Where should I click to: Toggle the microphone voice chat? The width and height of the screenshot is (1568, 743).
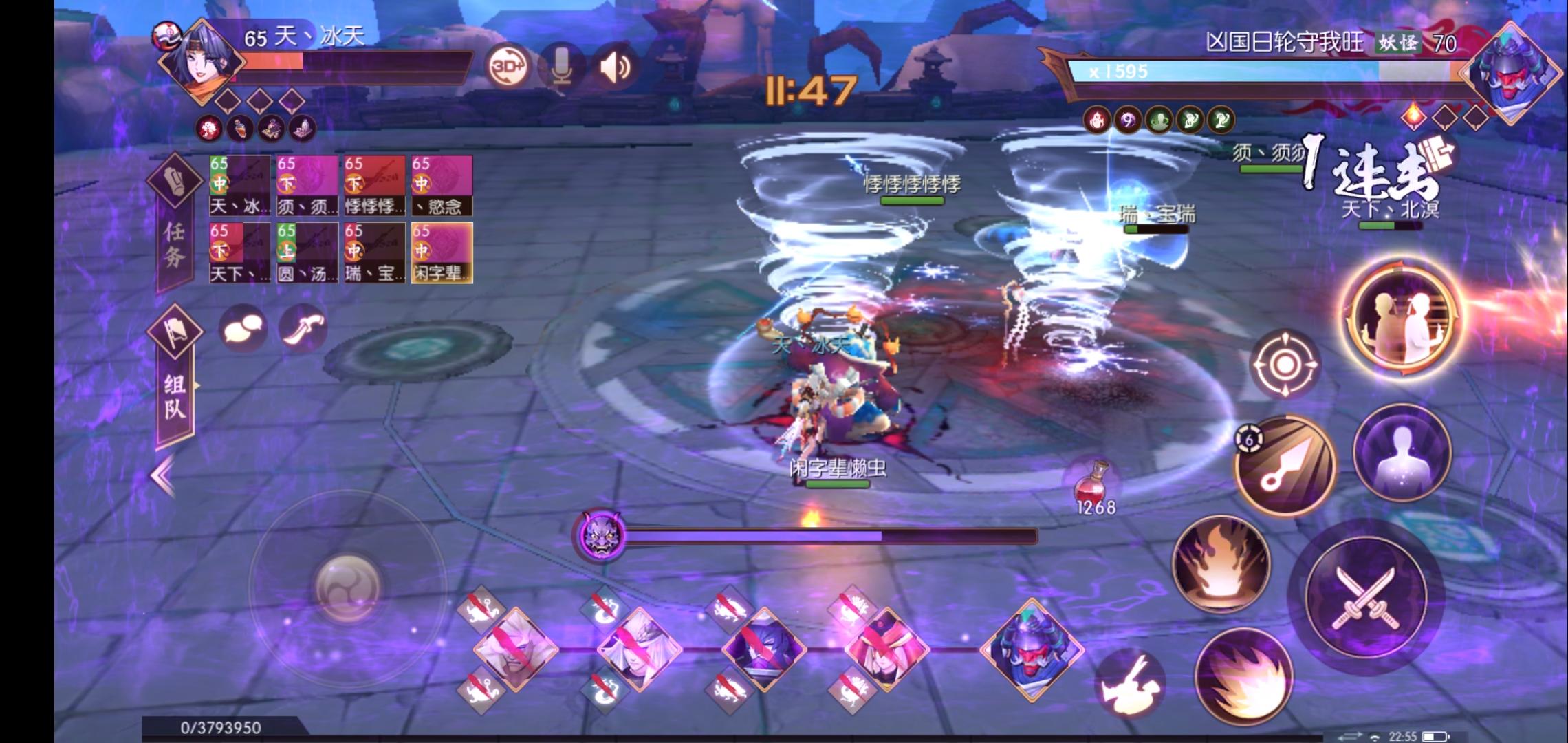coord(563,67)
